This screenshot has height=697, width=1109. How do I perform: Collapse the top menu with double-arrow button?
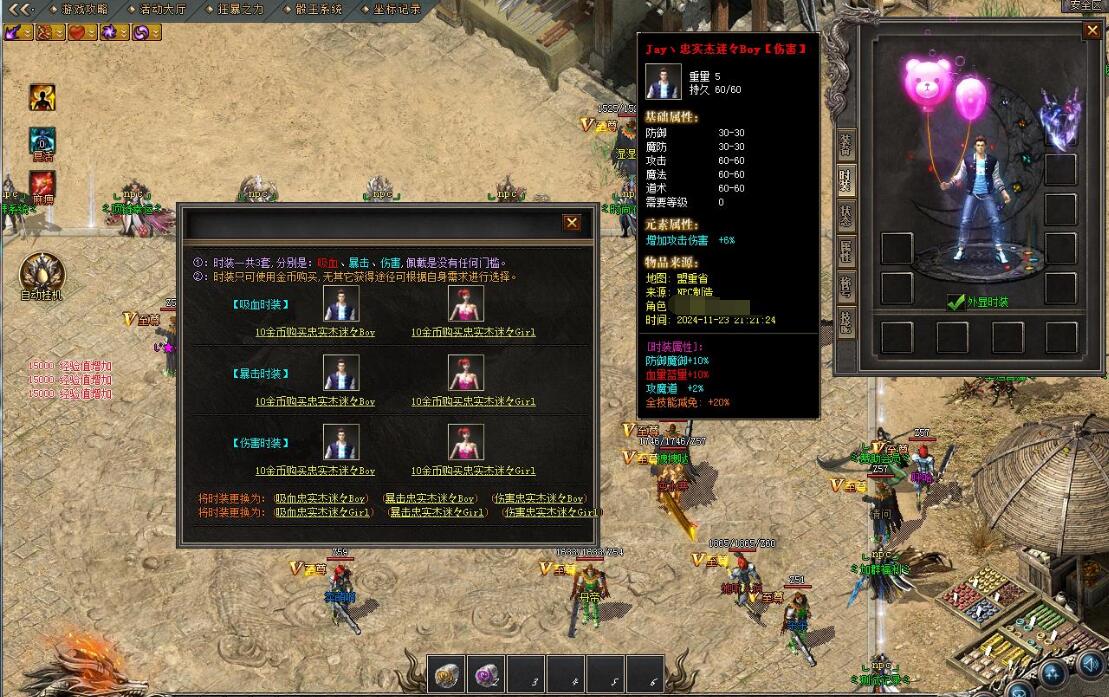pyautogui.click(x=19, y=9)
